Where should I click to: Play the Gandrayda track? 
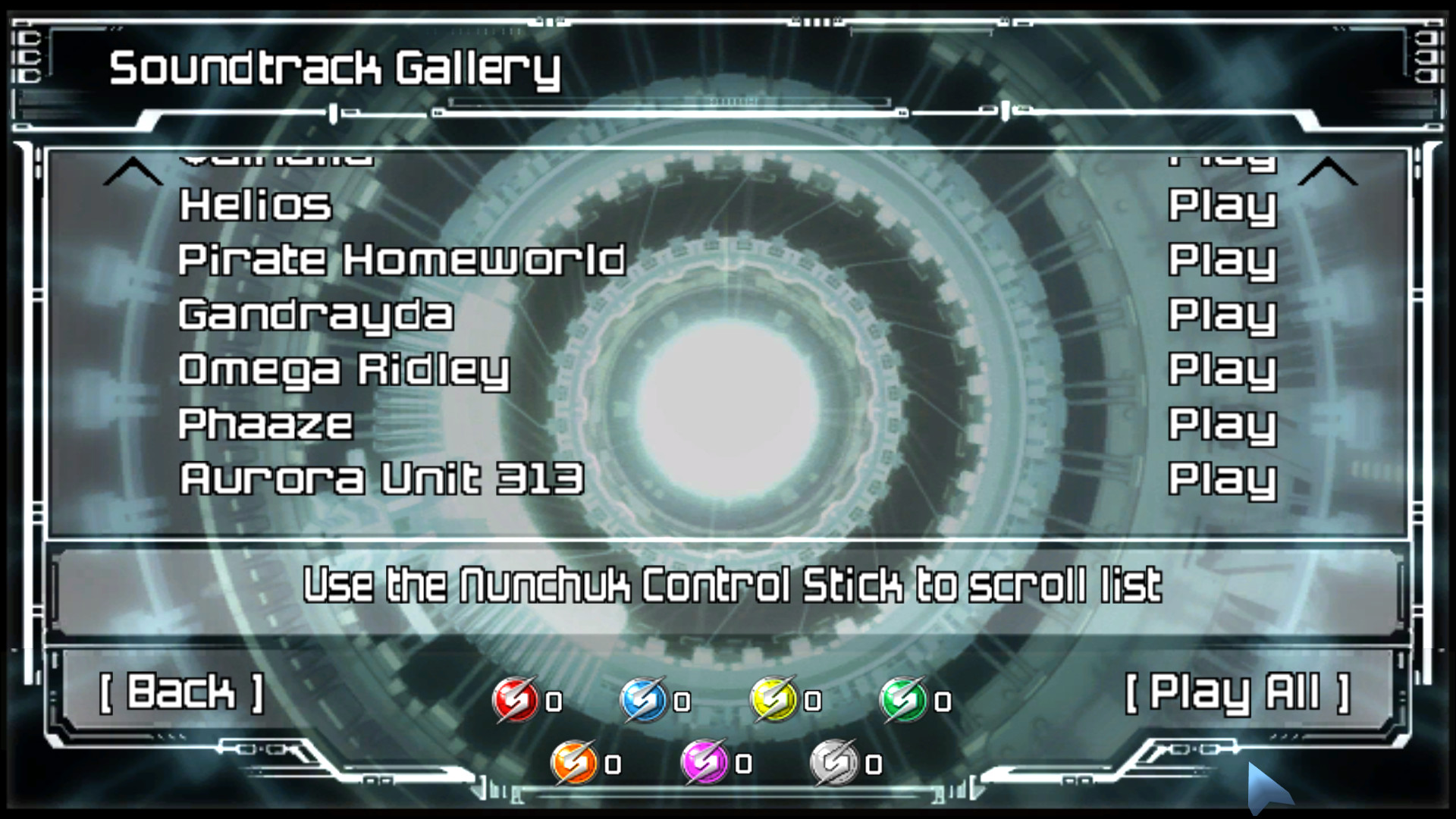coord(1222,316)
